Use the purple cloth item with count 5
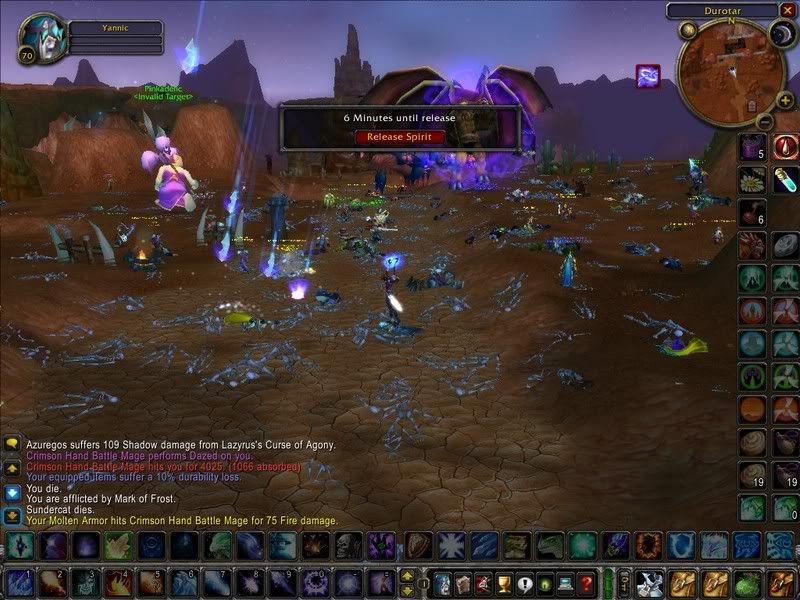The image size is (800, 600). (752, 147)
